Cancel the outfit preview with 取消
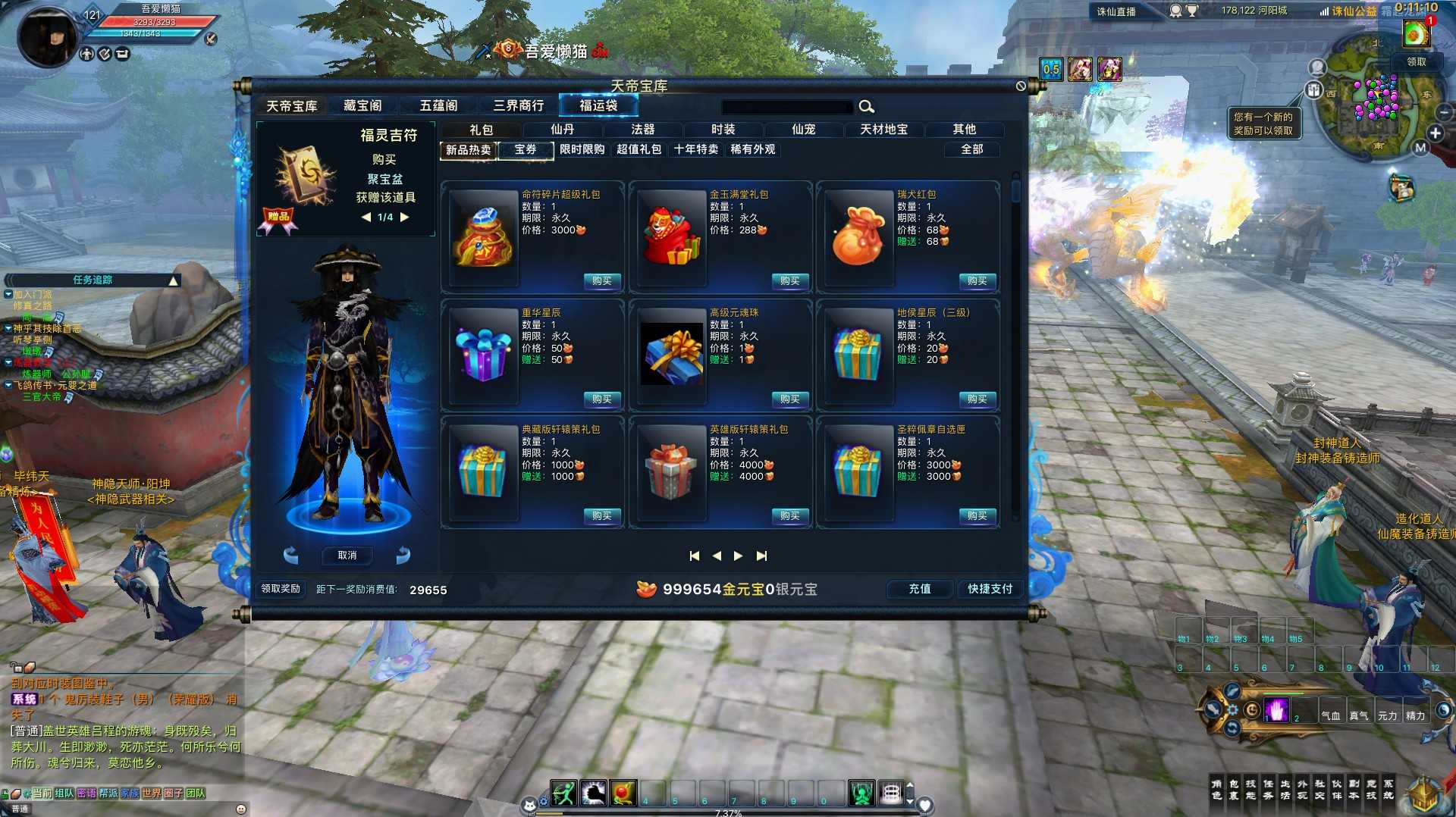1456x817 pixels. tap(347, 556)
